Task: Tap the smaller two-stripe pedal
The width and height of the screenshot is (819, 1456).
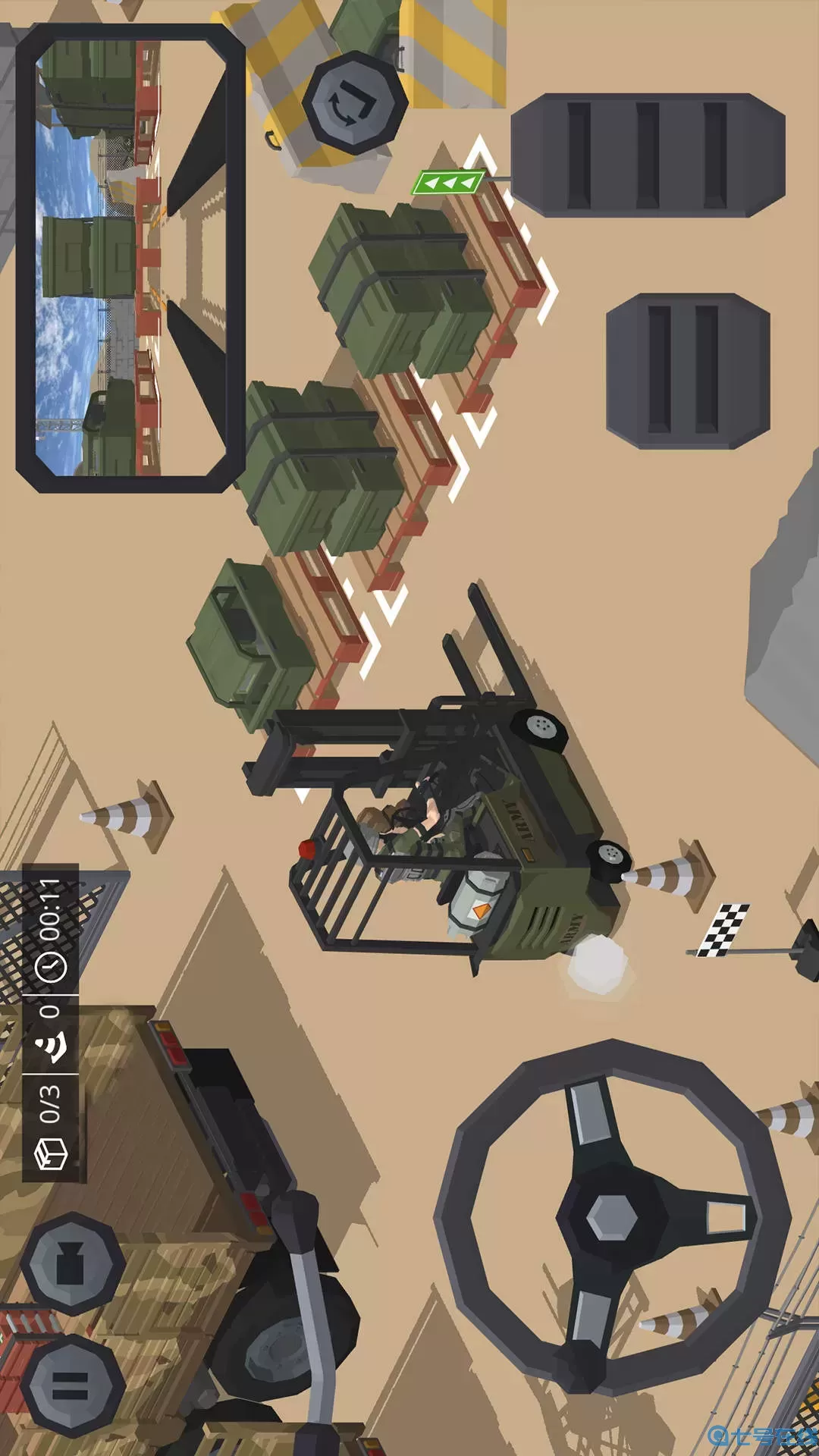Action: click(x=688, y=371)
